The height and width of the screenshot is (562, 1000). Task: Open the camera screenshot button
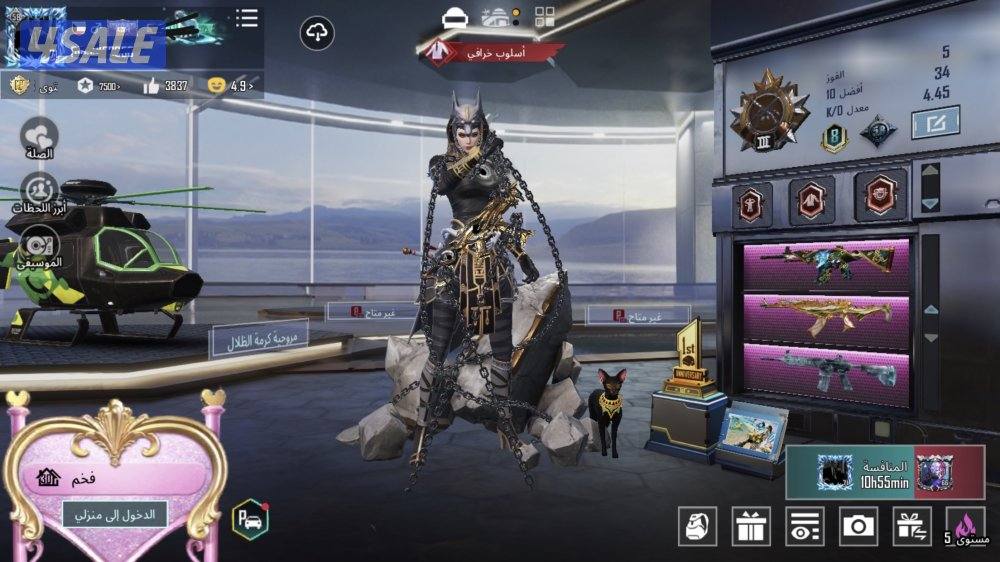coord(858,526)
